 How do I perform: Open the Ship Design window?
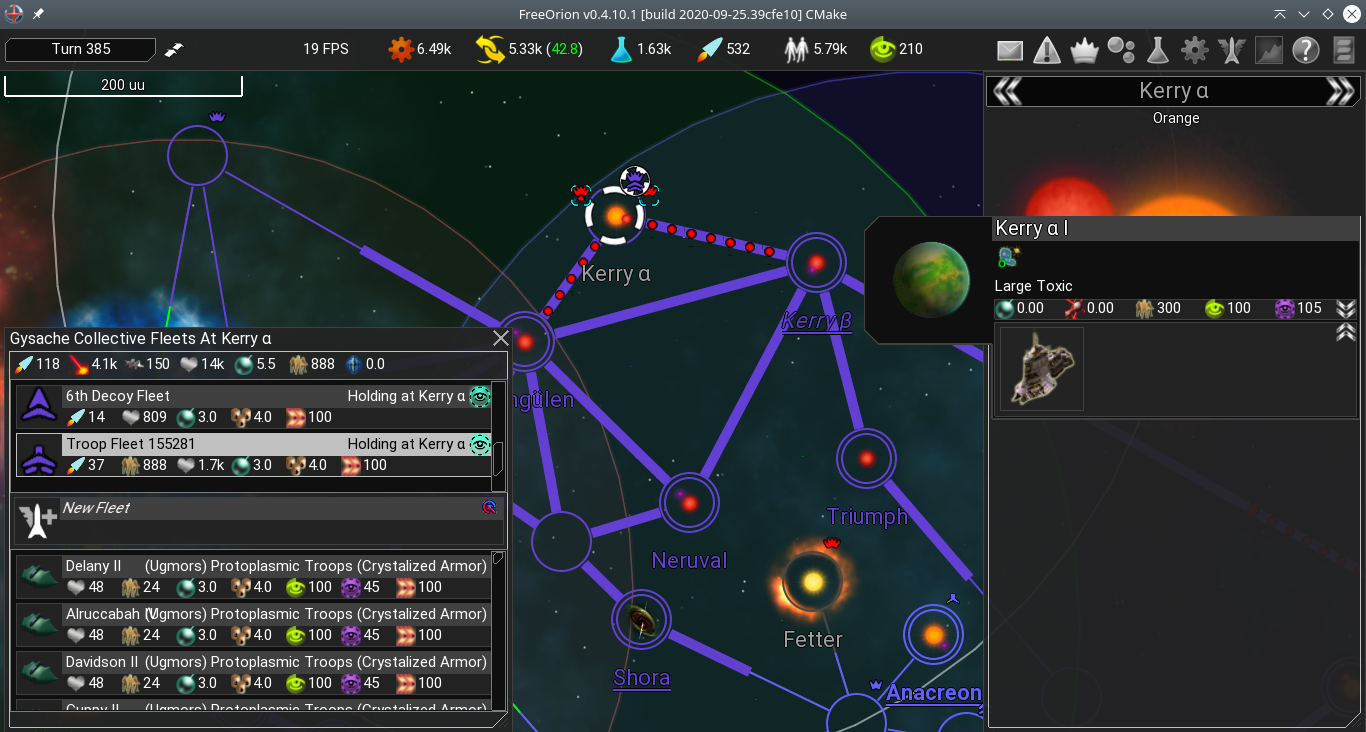point(1231,49)
